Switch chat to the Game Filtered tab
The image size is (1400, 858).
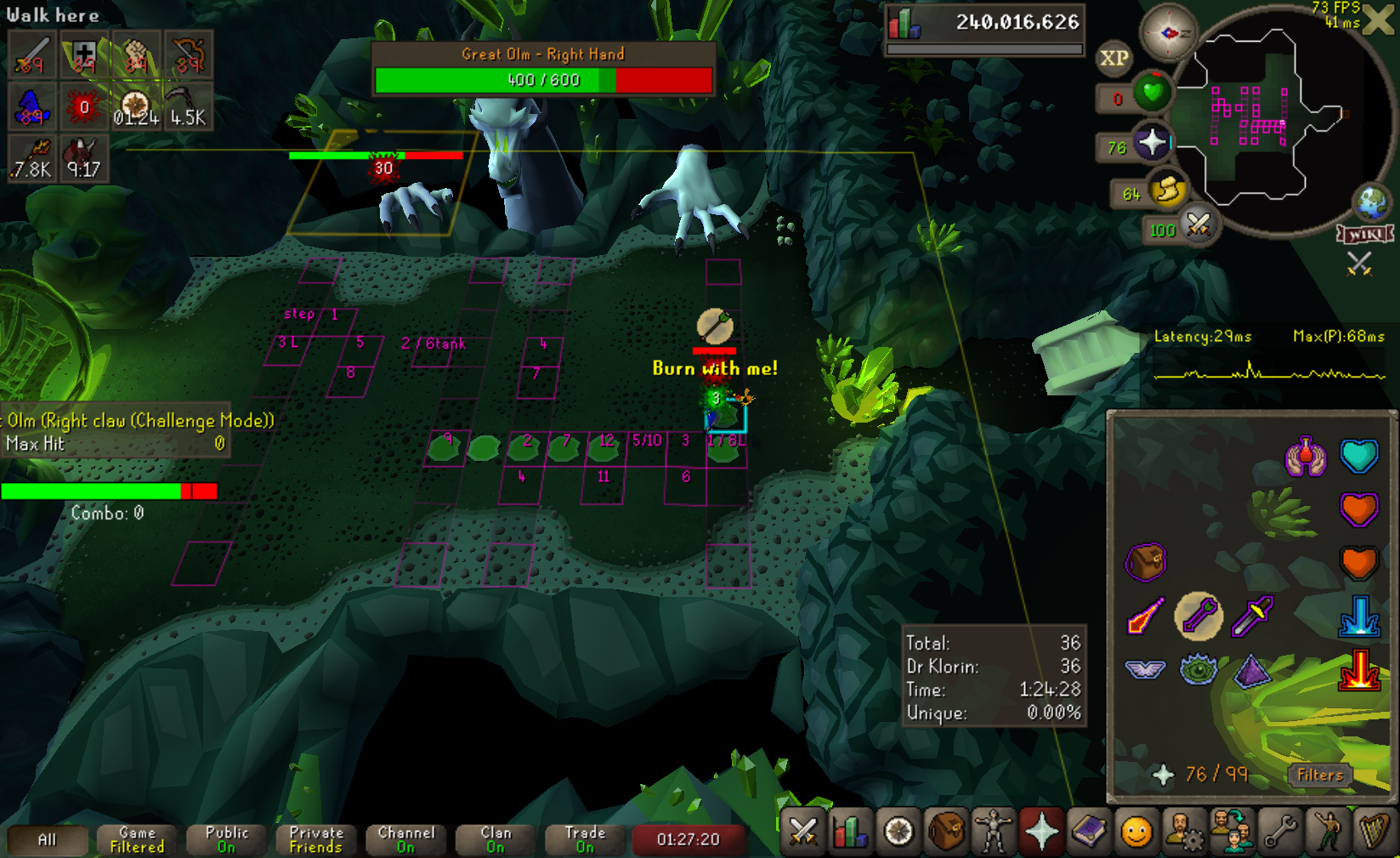(x=137, y=840)
